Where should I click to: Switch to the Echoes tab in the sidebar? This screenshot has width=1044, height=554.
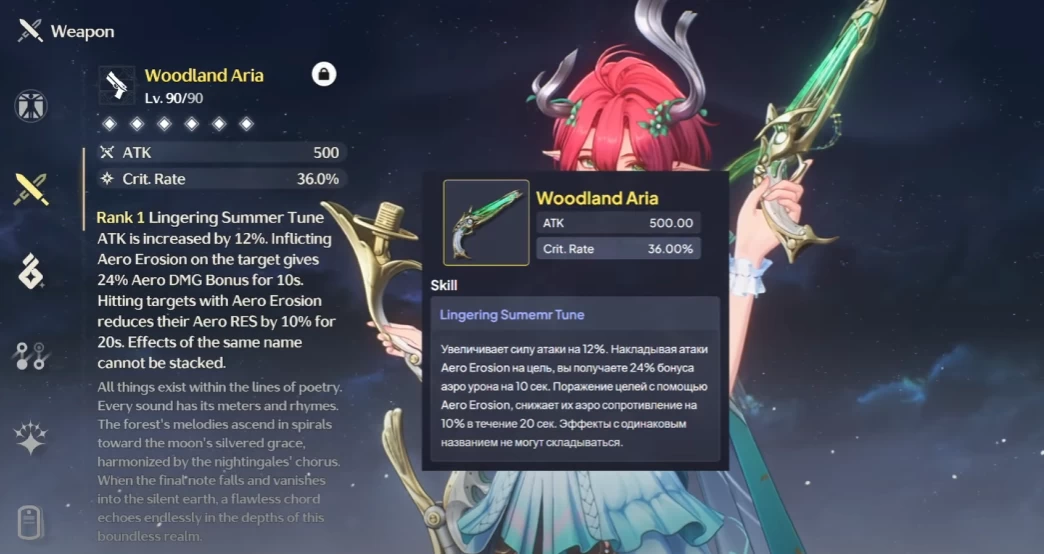[31, 272]
